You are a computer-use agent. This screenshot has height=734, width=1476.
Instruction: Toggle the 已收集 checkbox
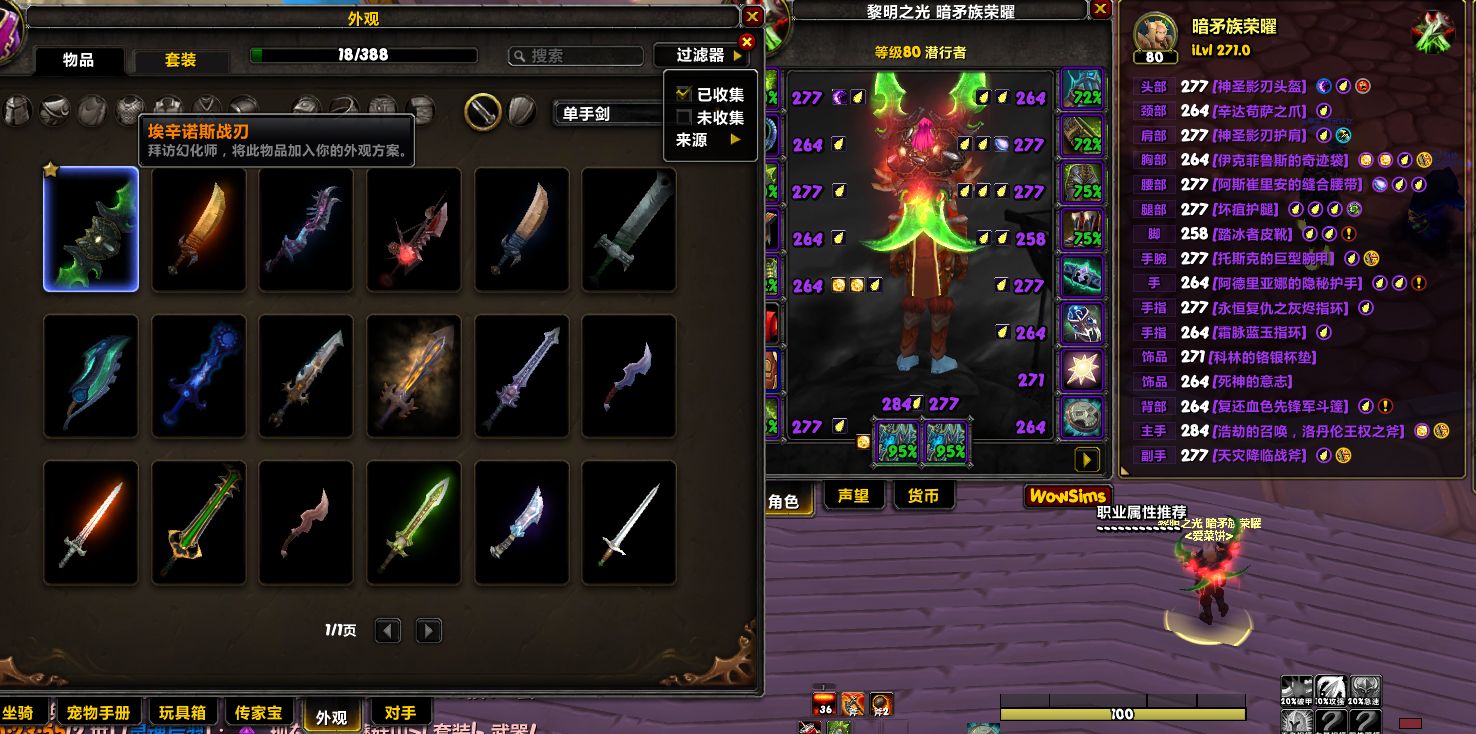(685, 94)
